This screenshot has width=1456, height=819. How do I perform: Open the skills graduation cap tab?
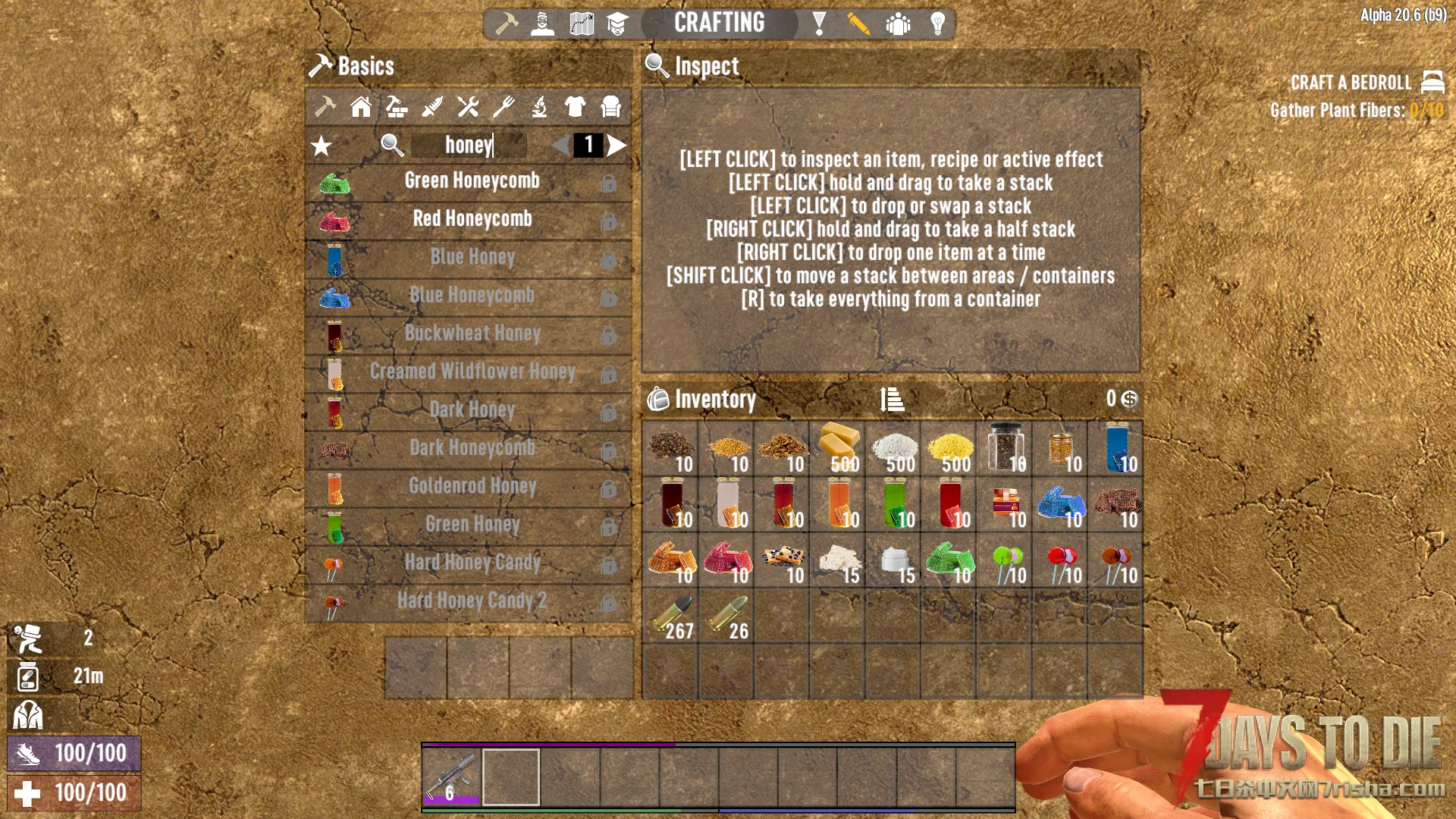tap(617, 24)
